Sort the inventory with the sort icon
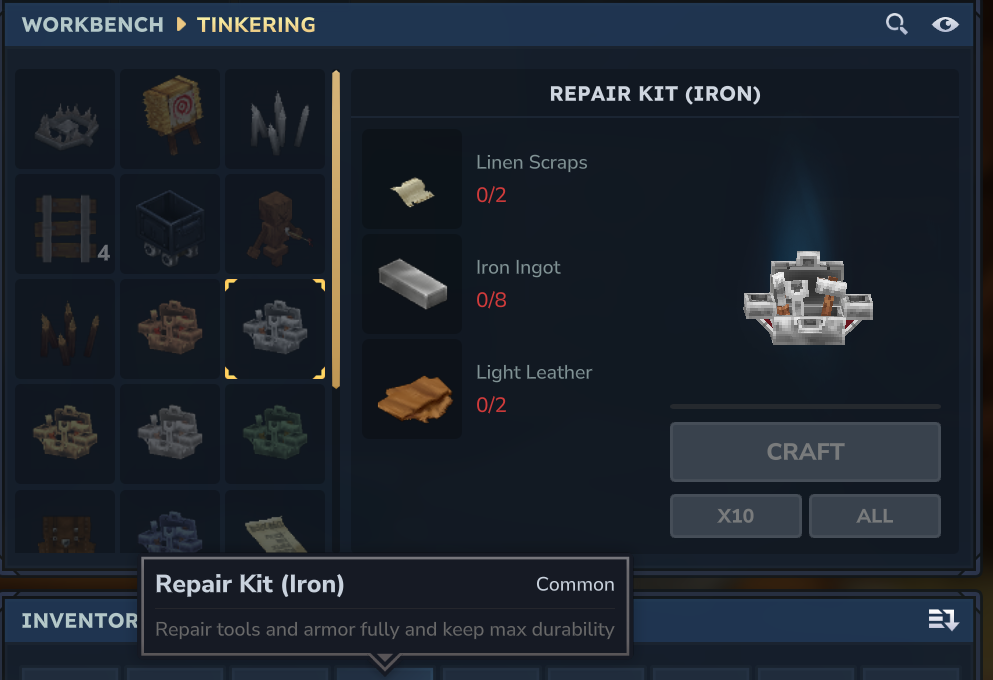993x680 pixels. tap(943, 620)
